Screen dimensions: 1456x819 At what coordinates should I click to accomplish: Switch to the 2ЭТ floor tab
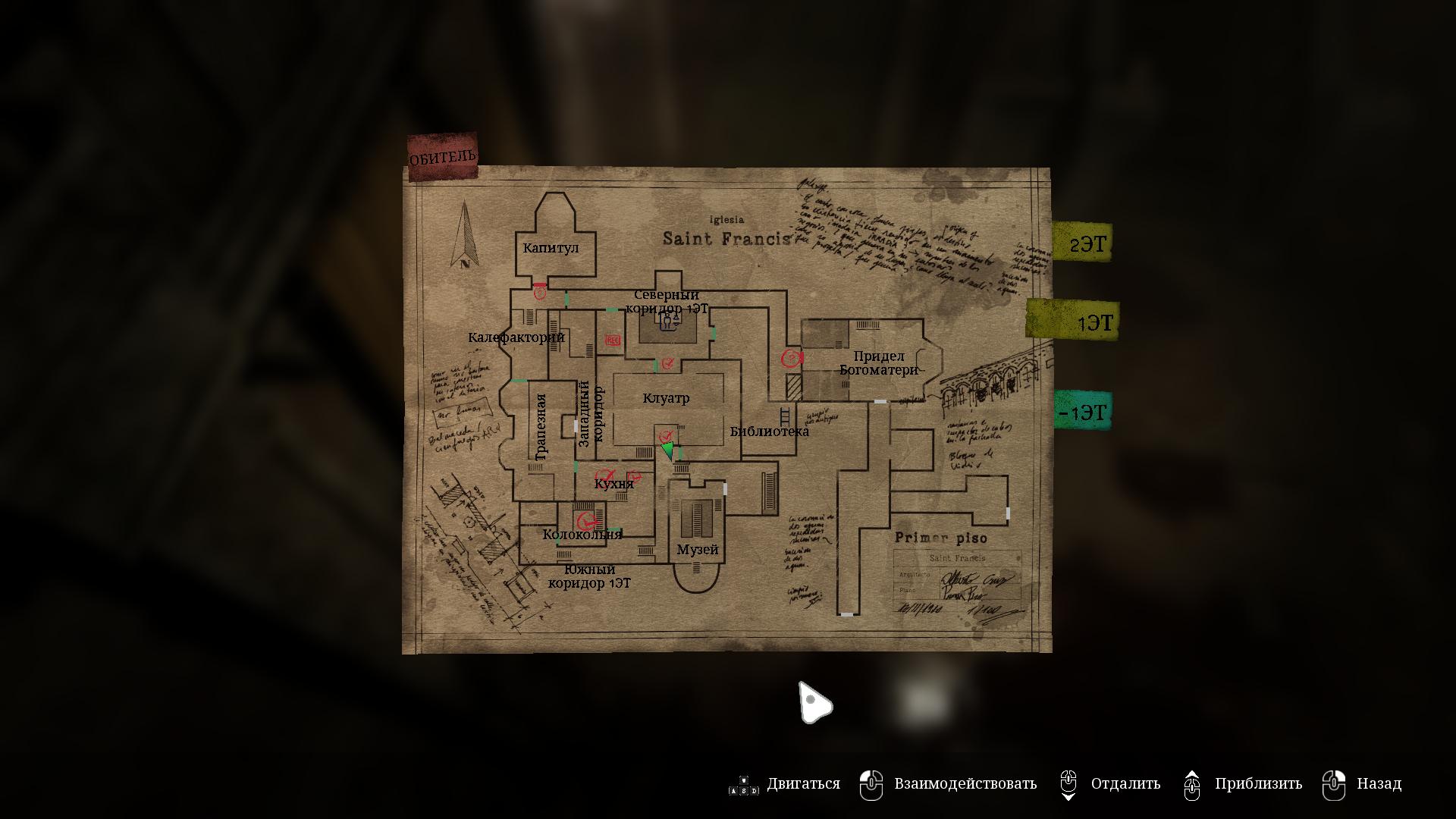(1082, 243)
